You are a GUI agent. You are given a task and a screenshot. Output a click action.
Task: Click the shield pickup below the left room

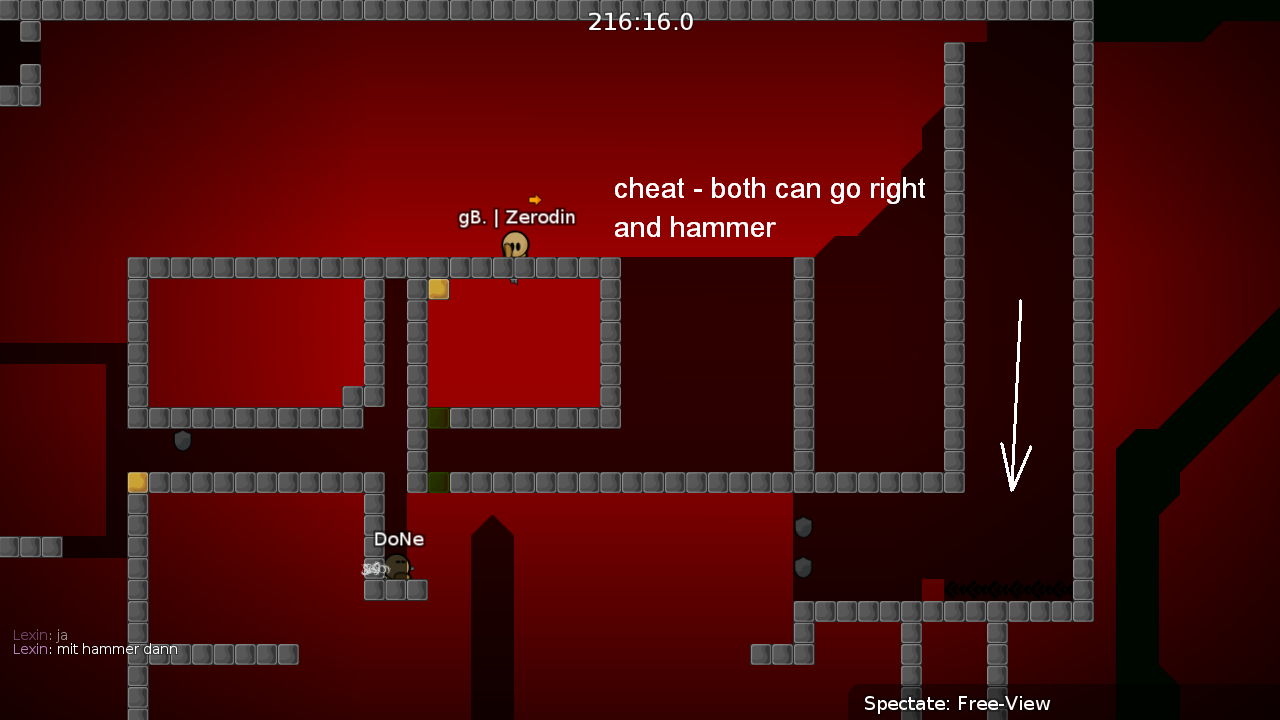pos(183,441)
